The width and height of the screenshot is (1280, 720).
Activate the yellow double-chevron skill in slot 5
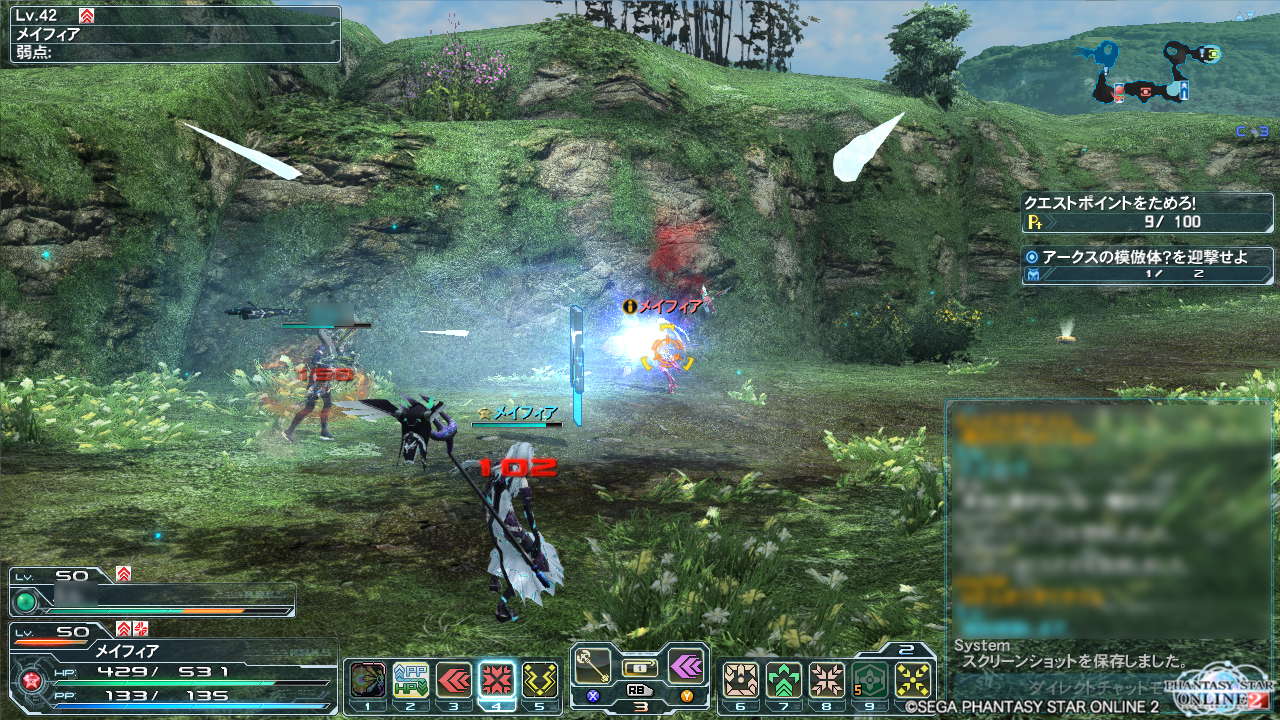(x=540, y=680)
